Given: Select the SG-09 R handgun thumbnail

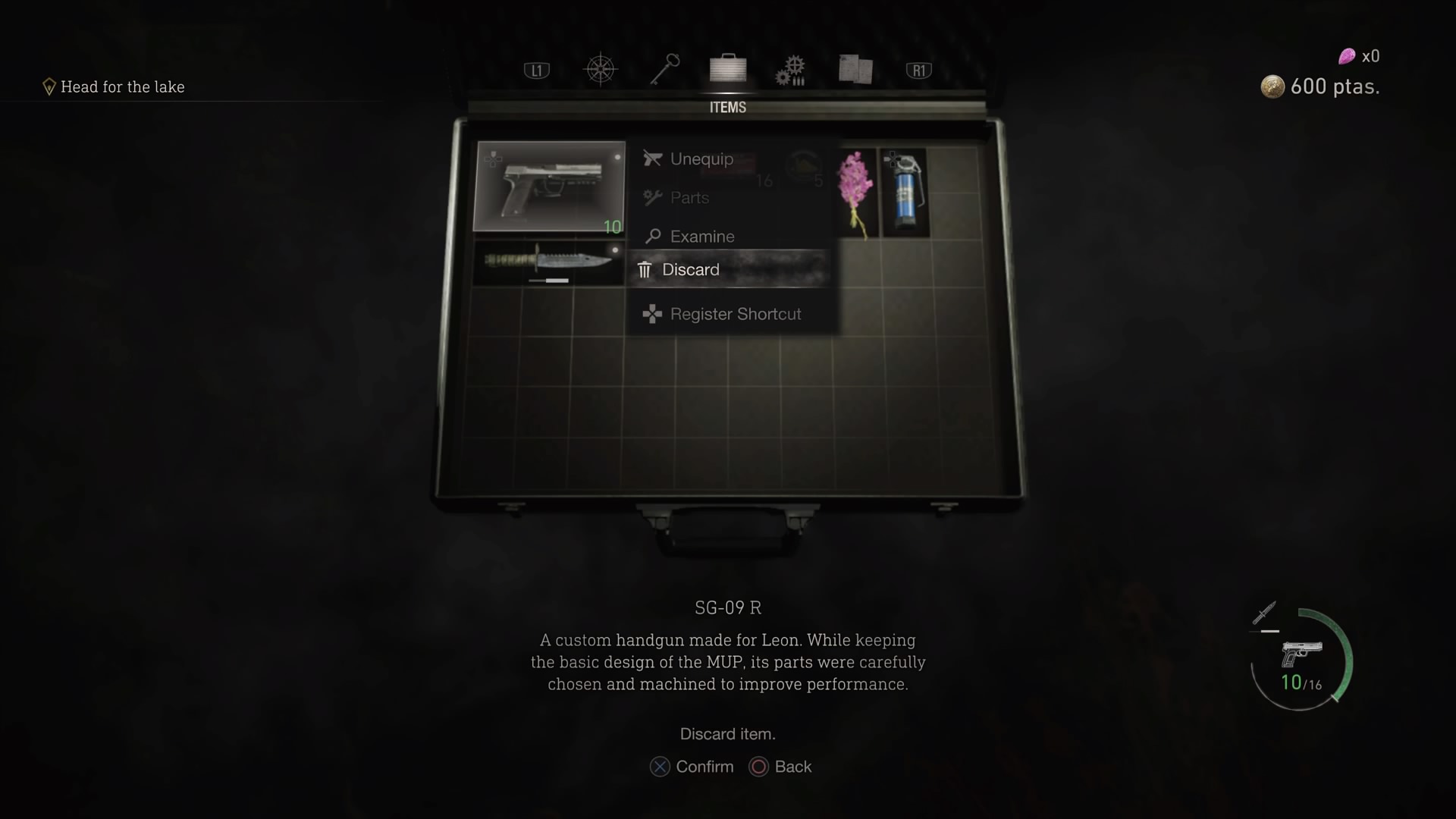Looking at the screenshot, I should coord(549,186).
